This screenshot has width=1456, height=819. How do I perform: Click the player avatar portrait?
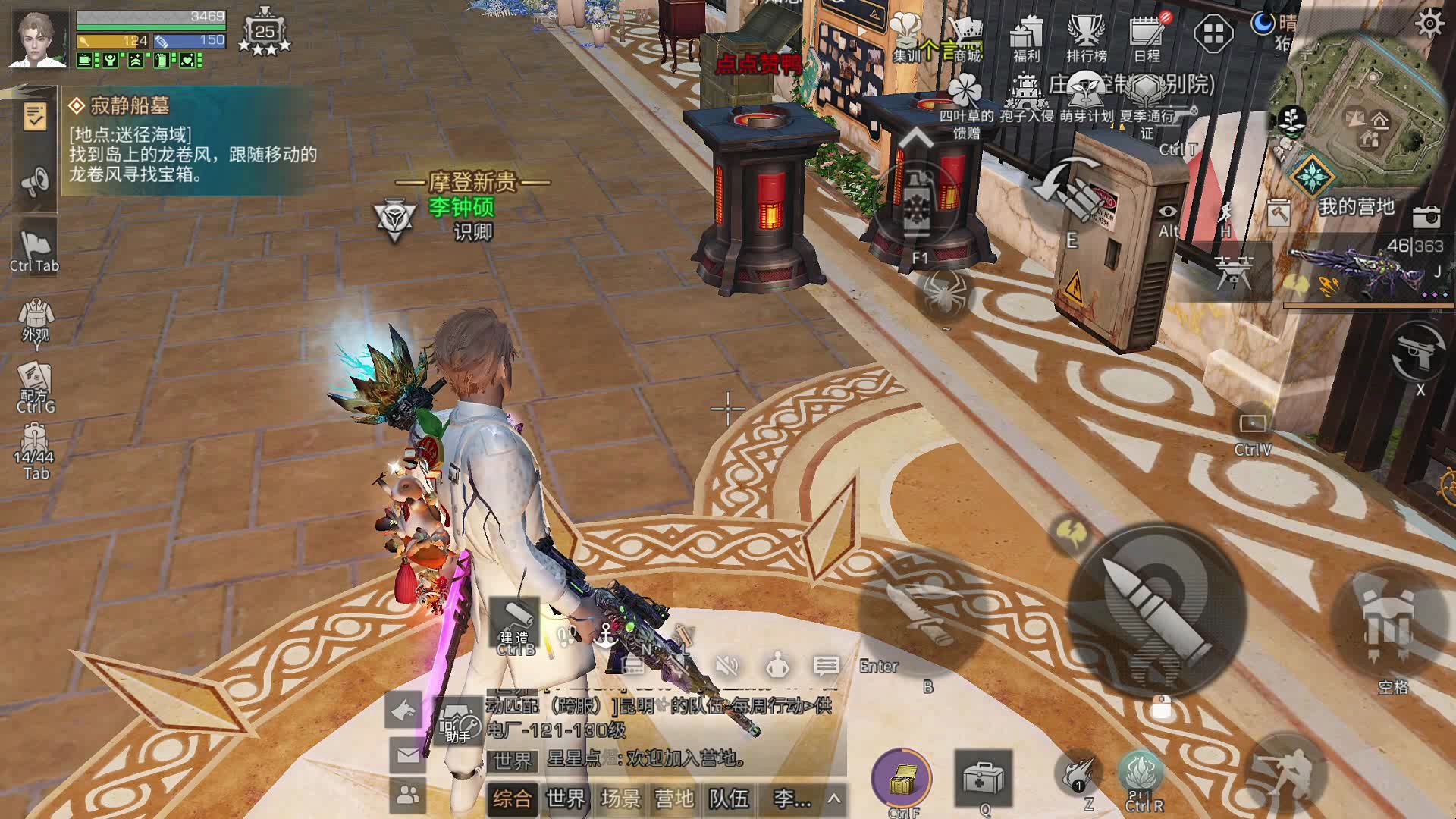click(x=39, y=38)
